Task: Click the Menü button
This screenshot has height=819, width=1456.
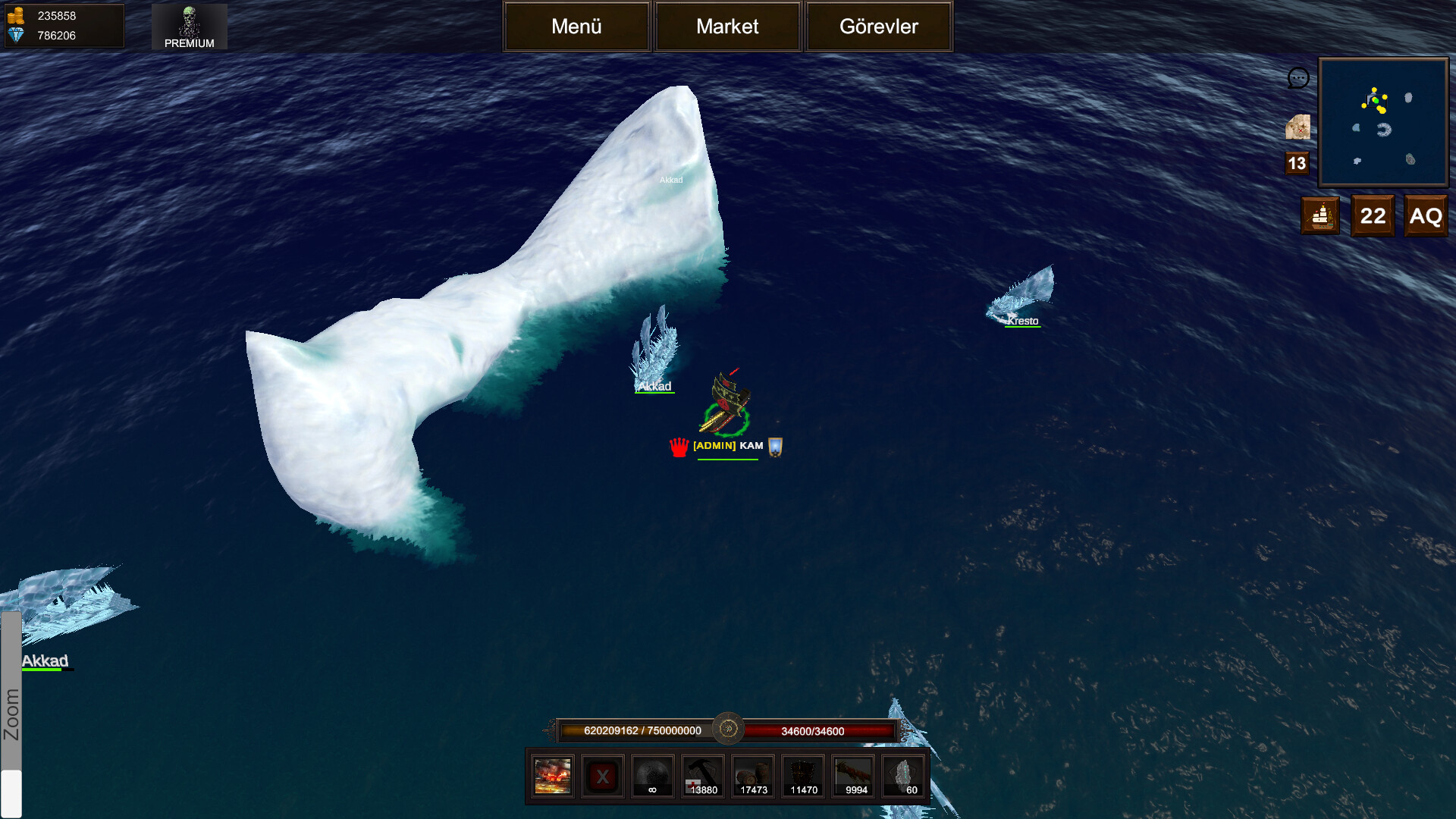Action: pyautogui.click(x=576, y=27)
